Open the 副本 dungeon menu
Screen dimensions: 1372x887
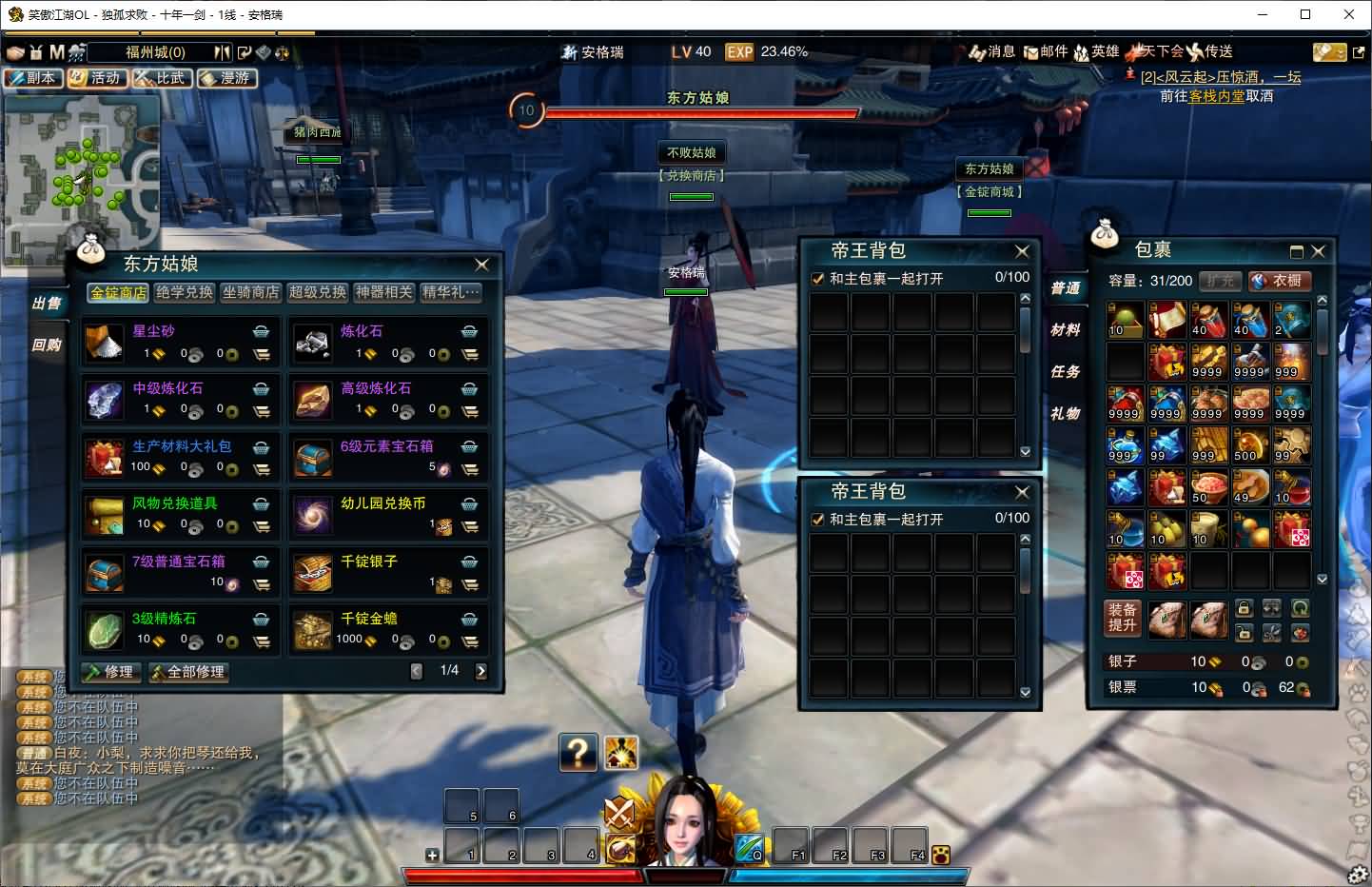point(33,78)
